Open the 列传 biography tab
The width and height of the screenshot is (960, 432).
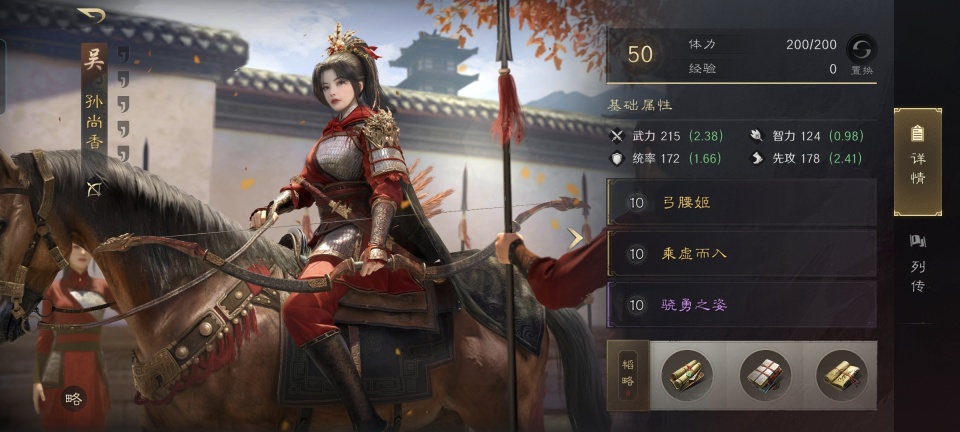point(917,264)
